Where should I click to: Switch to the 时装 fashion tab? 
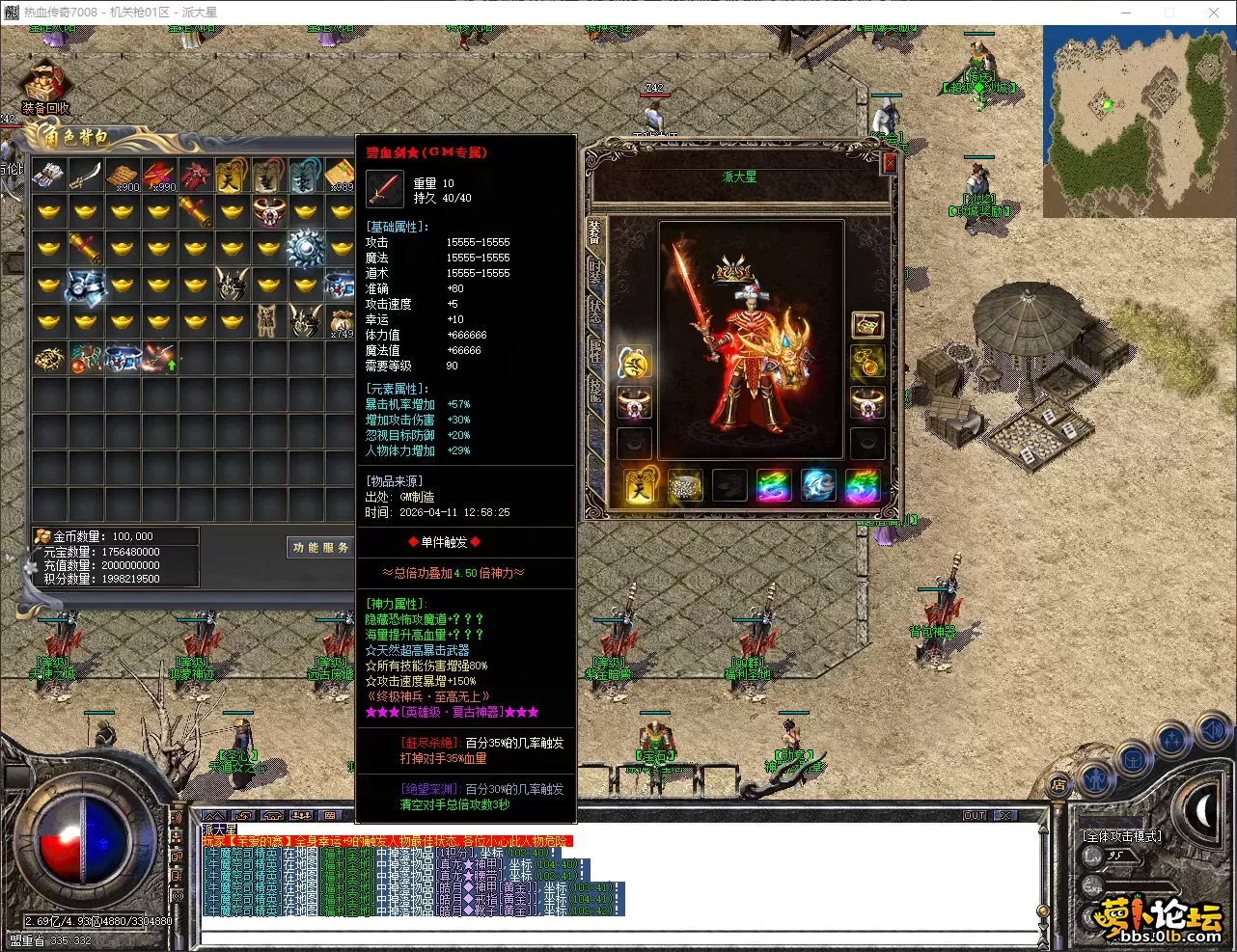(594, 271)
